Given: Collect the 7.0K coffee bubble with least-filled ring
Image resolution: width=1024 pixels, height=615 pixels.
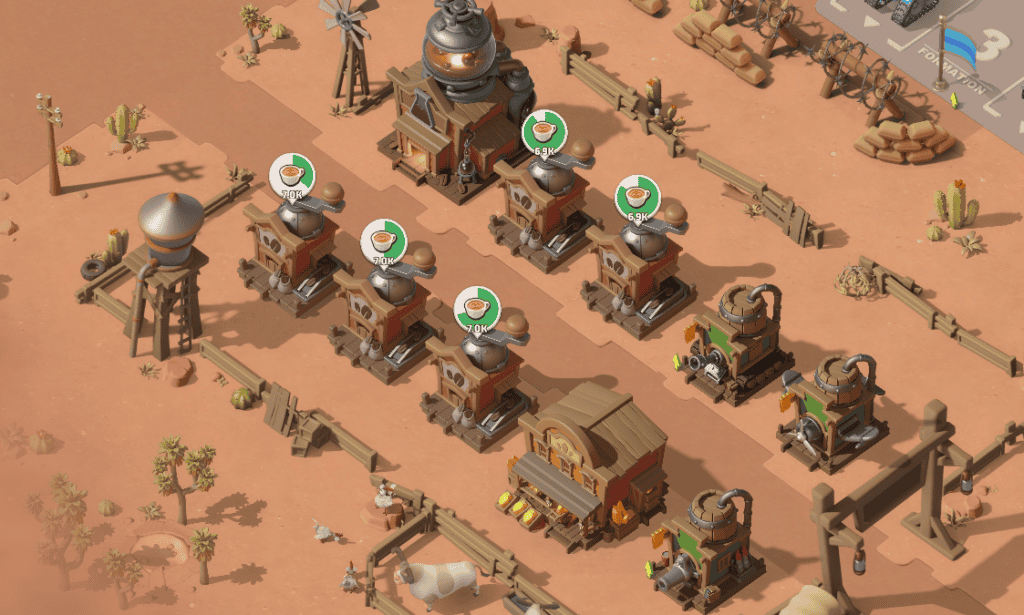Looking at the screenshot, I should (x=292, y=176).
